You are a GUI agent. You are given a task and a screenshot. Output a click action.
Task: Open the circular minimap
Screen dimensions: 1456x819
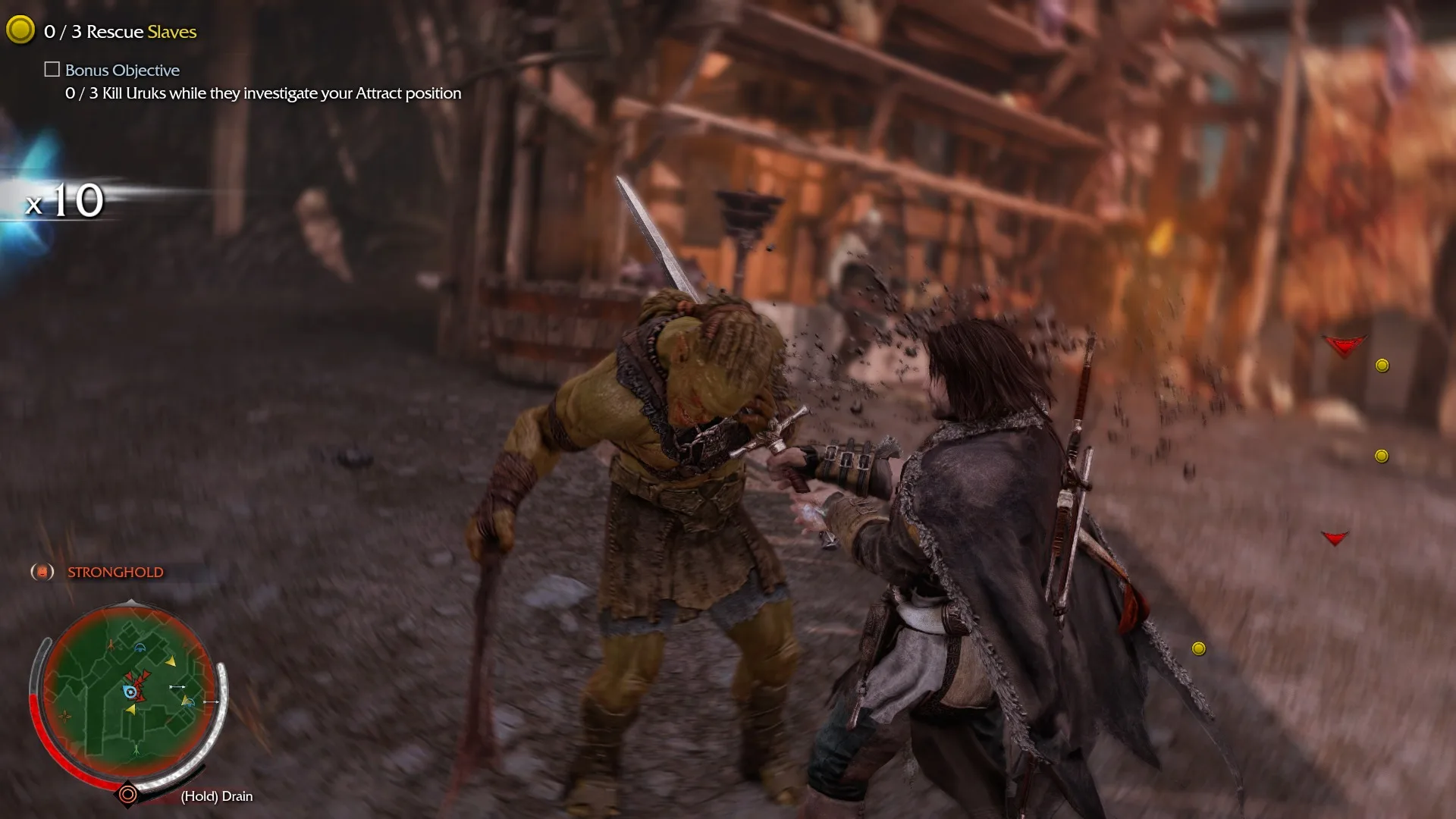128,691
